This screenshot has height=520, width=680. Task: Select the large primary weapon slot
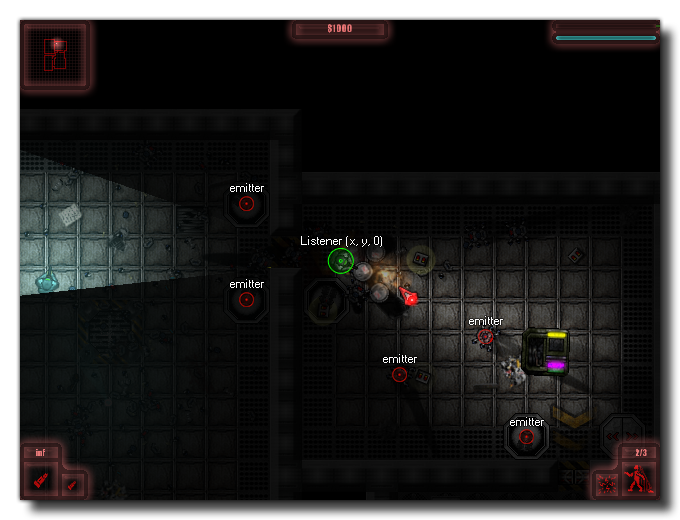click(x=40, y=481)
